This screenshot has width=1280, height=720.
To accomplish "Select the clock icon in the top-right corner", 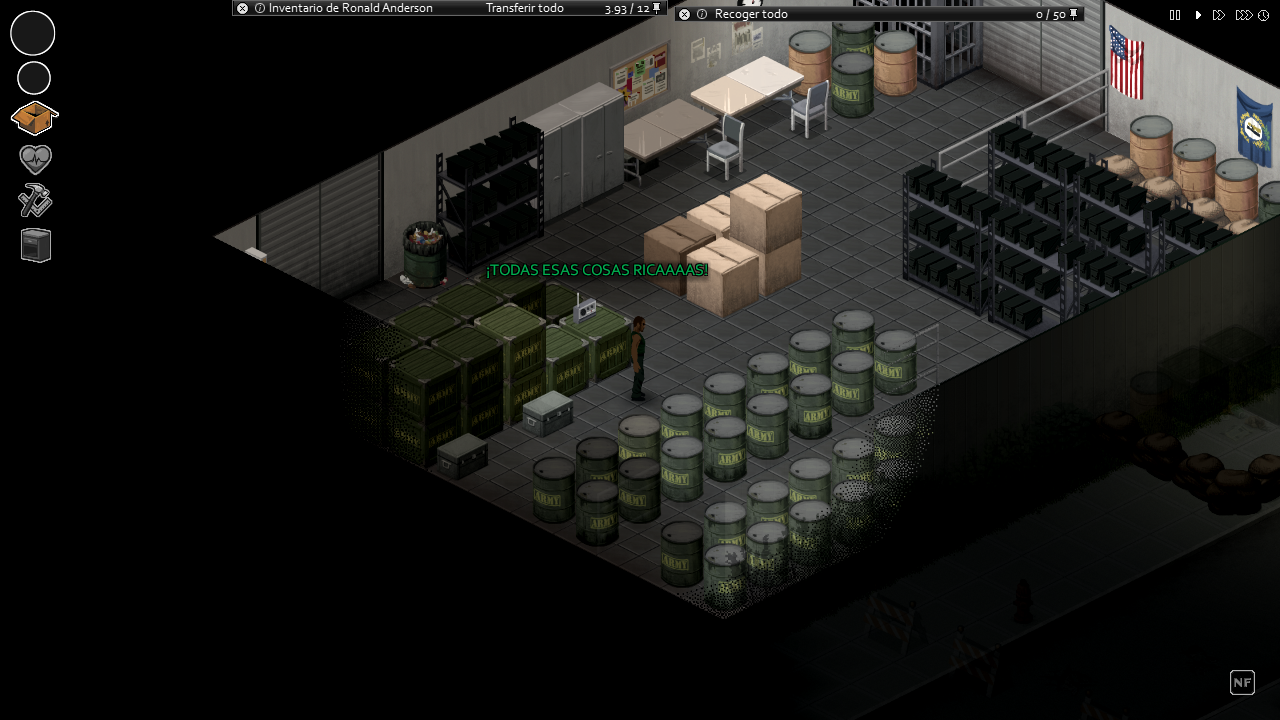I will coord(1263,15).
